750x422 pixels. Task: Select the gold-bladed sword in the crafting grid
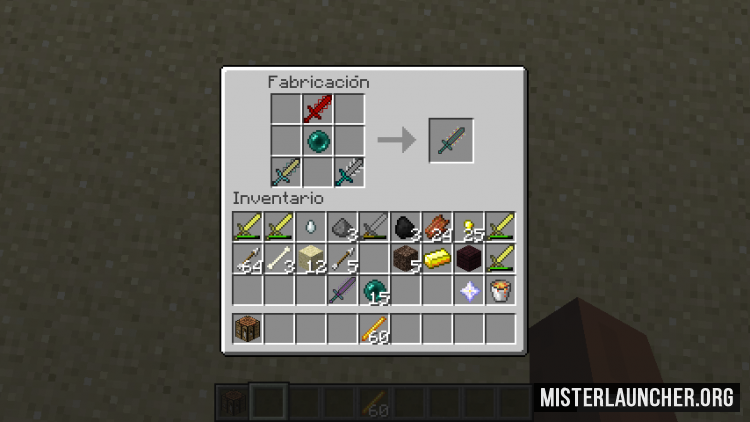(x=286, y=171)
